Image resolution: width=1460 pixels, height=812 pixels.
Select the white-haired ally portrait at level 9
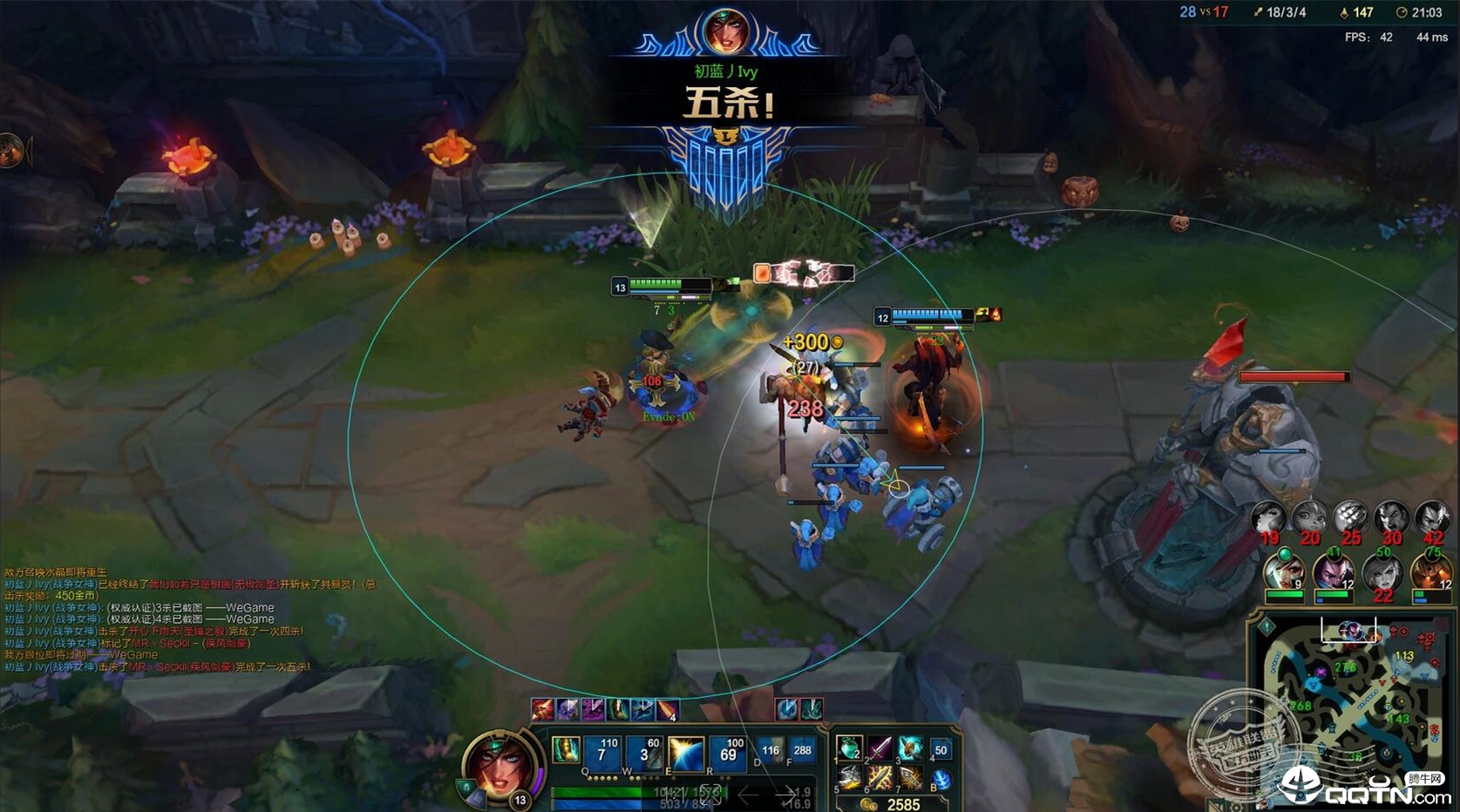pos(1285,573)
